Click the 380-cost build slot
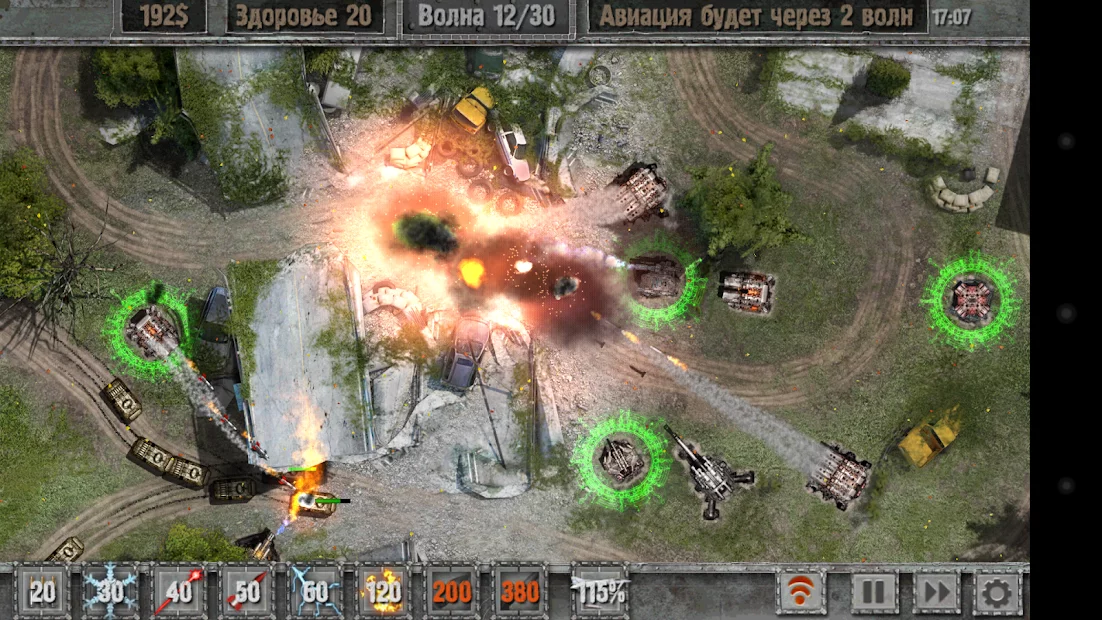1102x620 pixels. 520,592
